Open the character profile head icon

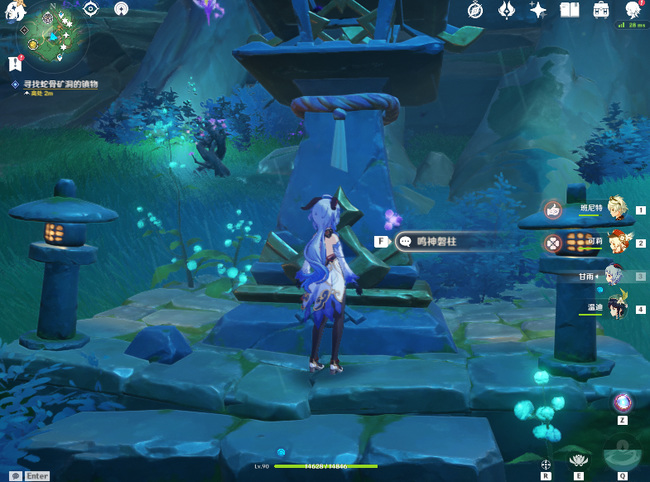(x=632, y=10)
